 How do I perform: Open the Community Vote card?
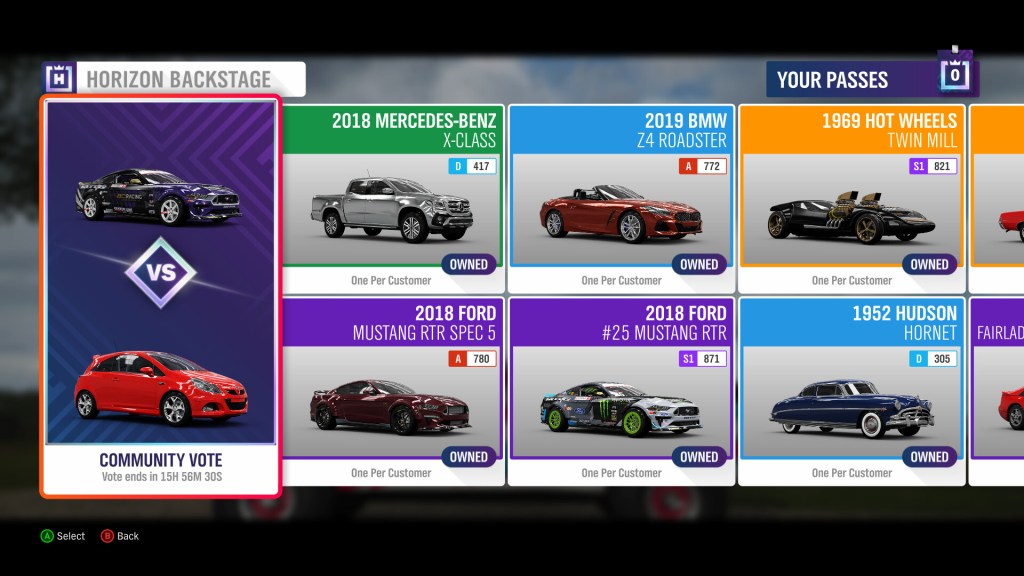pos(160,296)
